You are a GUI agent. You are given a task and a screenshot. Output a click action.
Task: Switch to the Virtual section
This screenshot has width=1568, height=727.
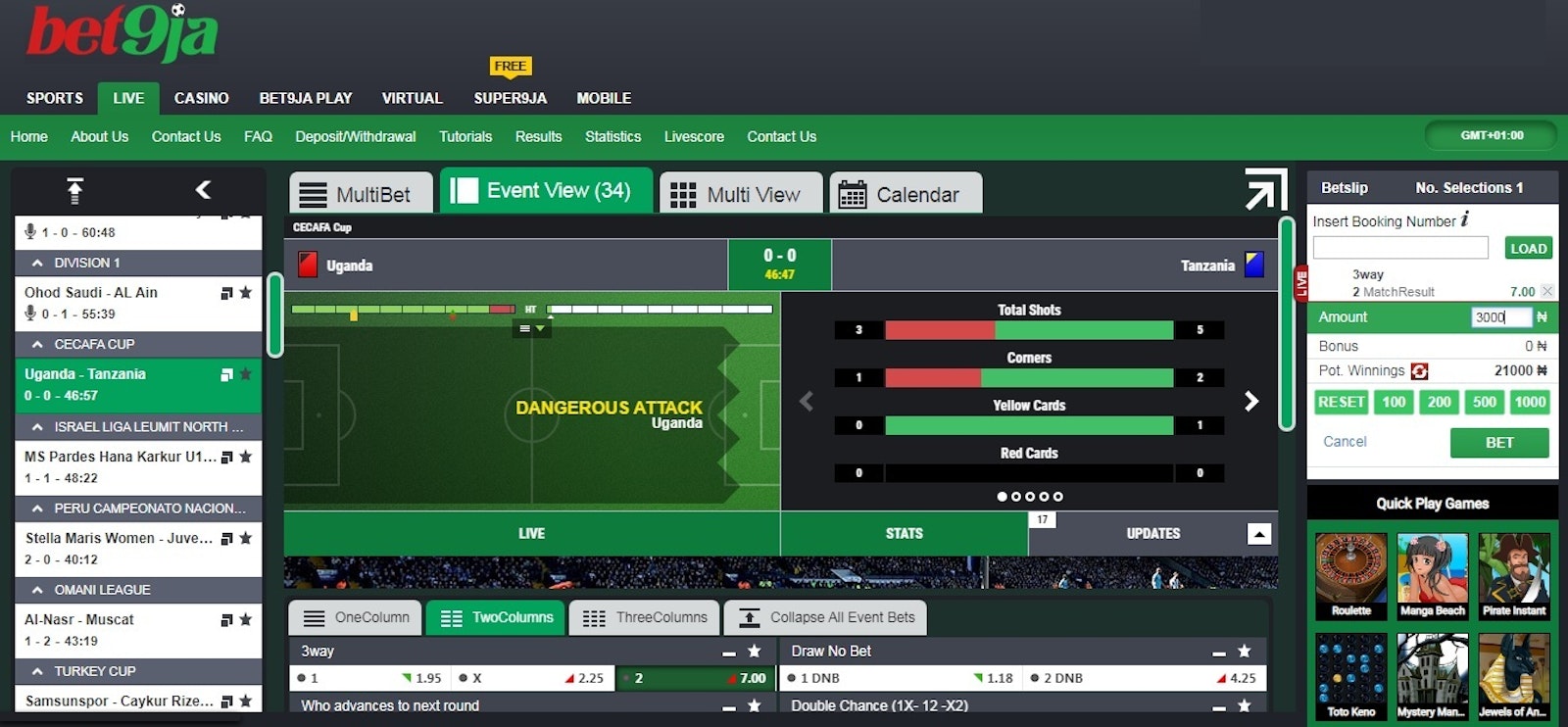(x=412, y=98)
